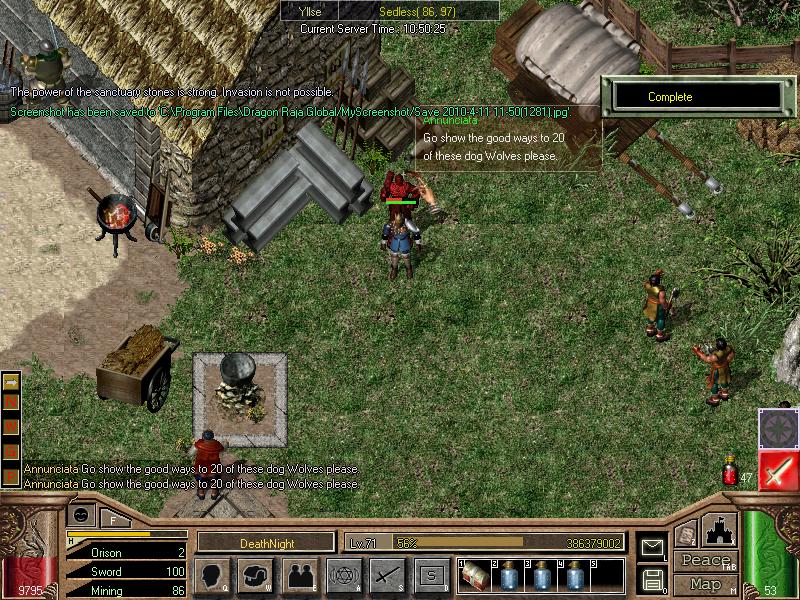Use the potion in quick slot 3
800x600 pixels.
(x=543, y=576)
